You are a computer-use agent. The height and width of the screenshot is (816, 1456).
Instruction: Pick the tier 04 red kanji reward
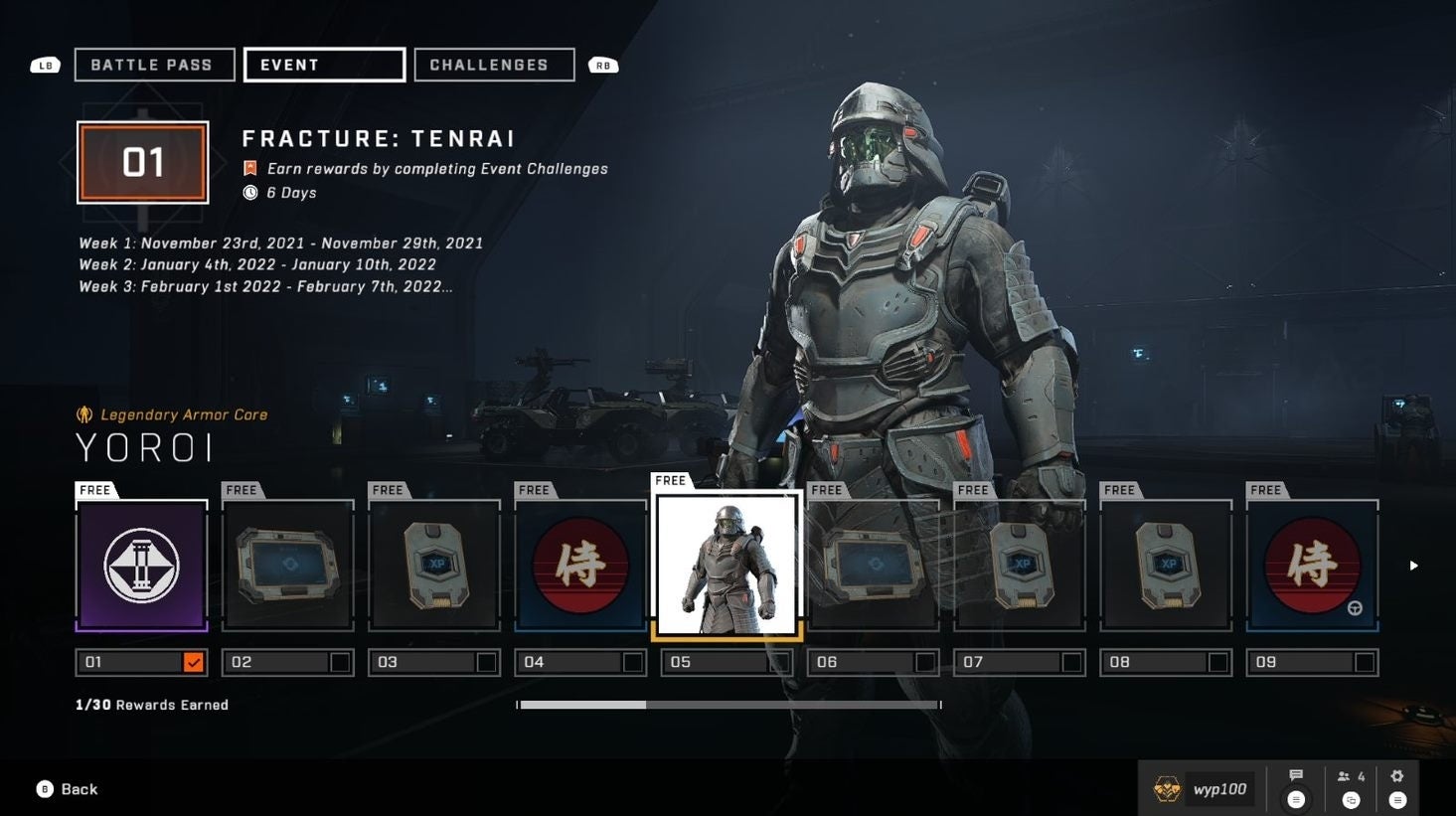580,566
